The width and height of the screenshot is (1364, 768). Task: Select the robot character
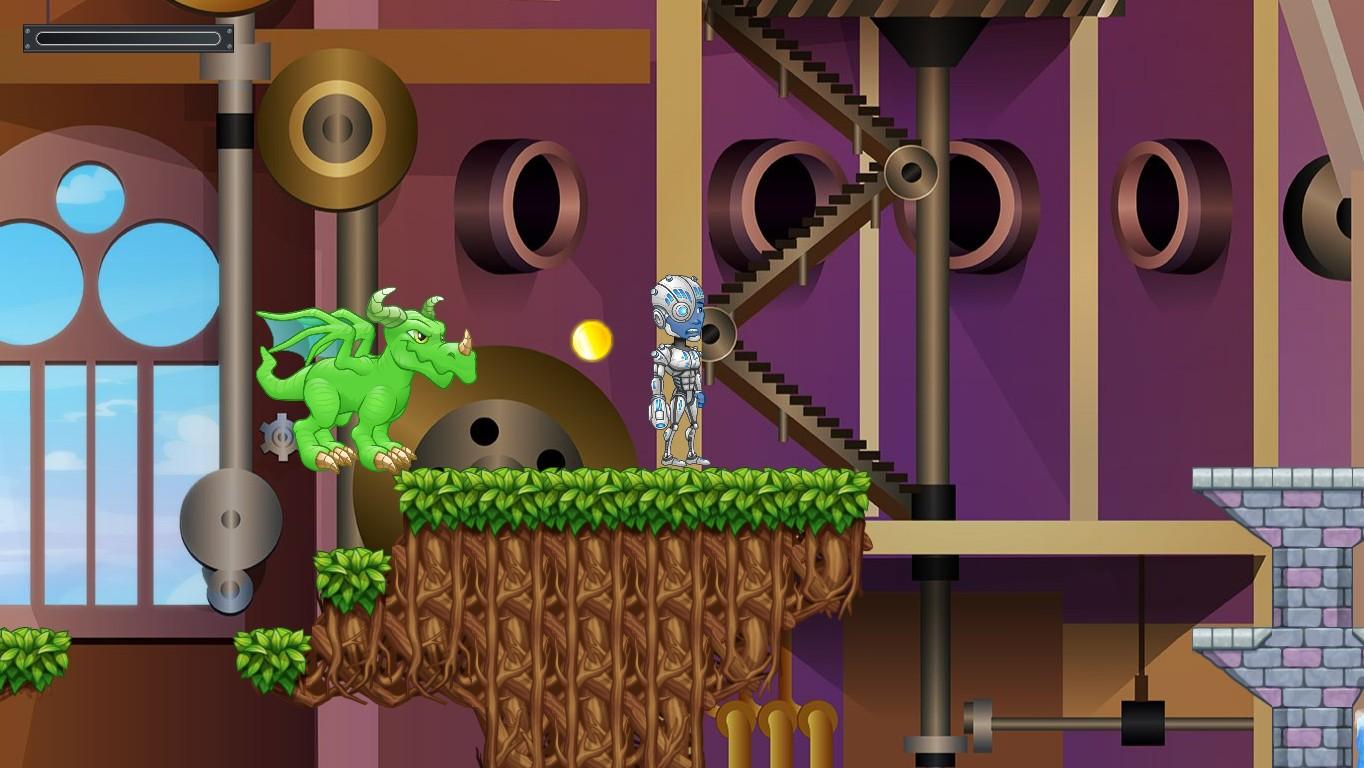point(678,370)
